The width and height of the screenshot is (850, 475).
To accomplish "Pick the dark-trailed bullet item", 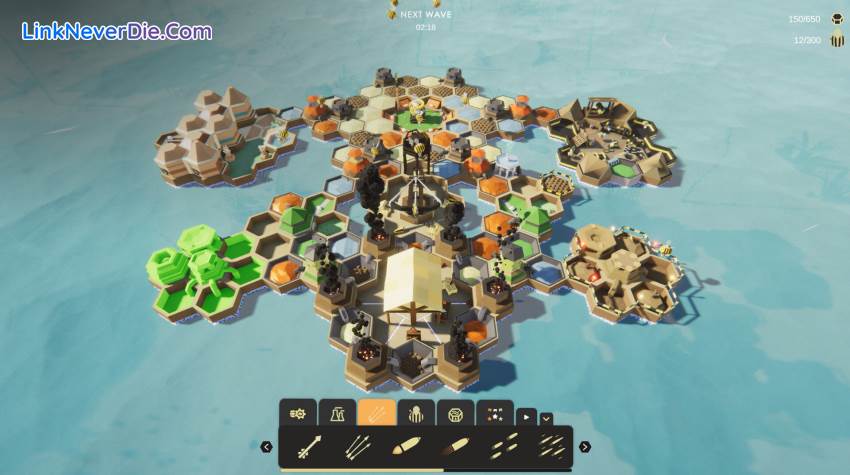I will 453,447.
